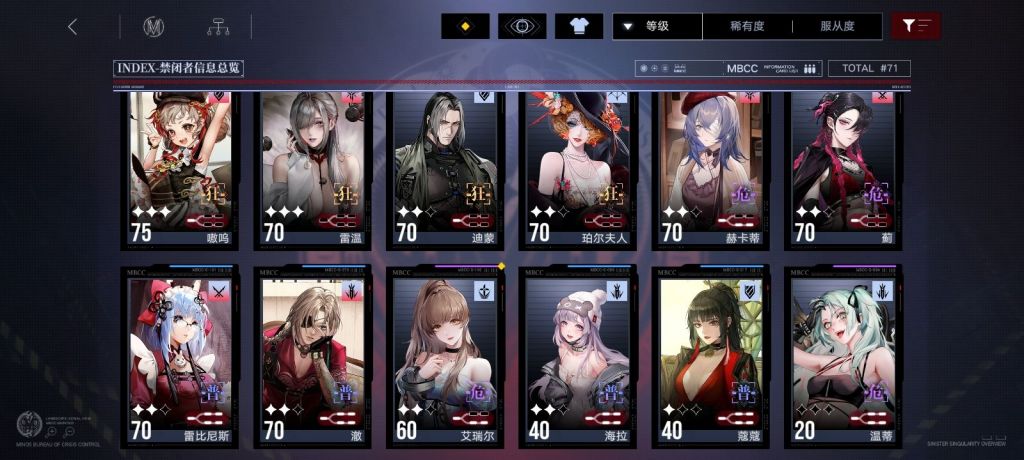Toggle the yellow diamond view button
Image resolution: width=1024 pixels, height=460 pixels.
click(x=465, y=27)
